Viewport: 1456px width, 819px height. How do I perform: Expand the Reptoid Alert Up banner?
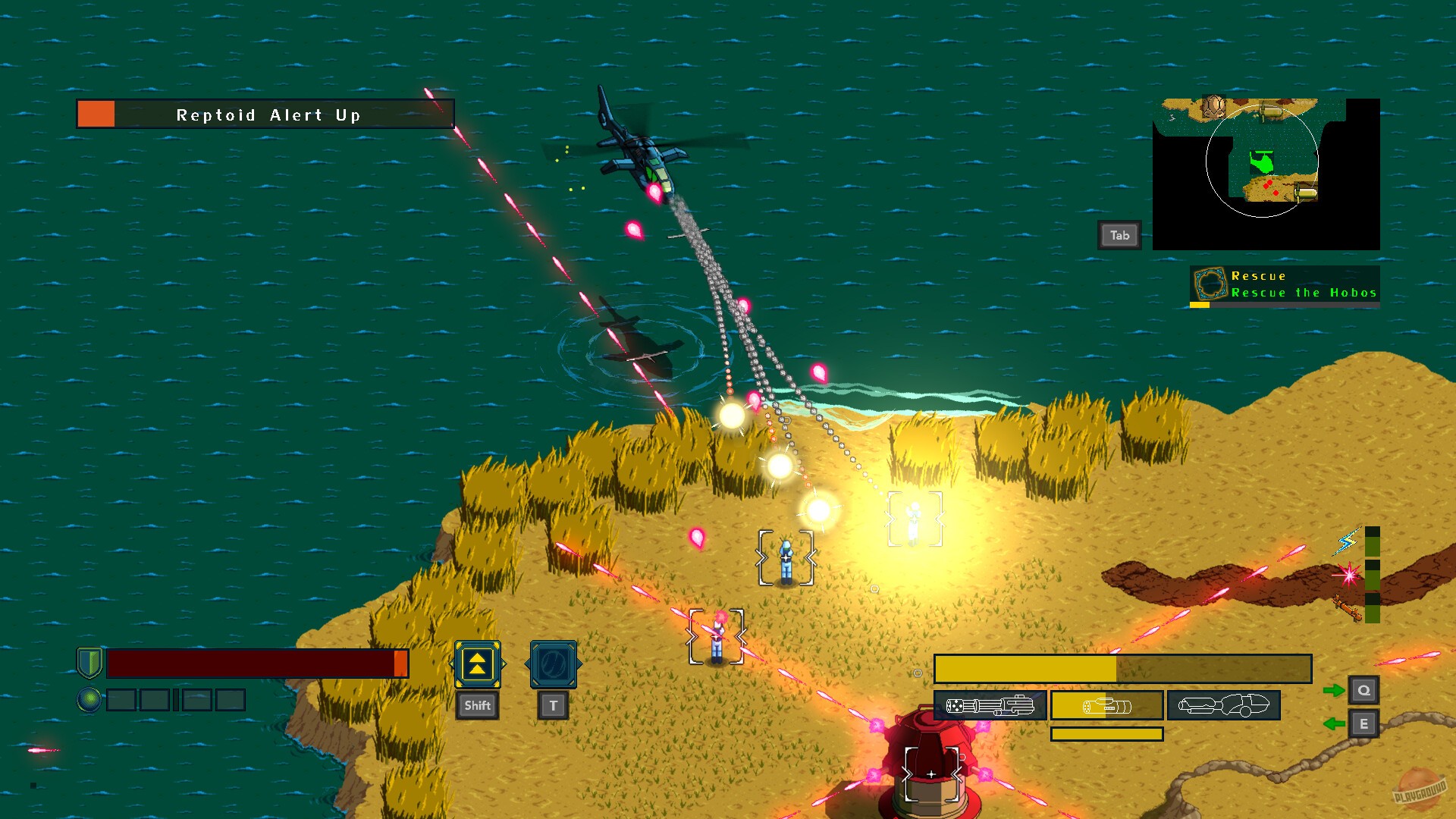(265, 115)
